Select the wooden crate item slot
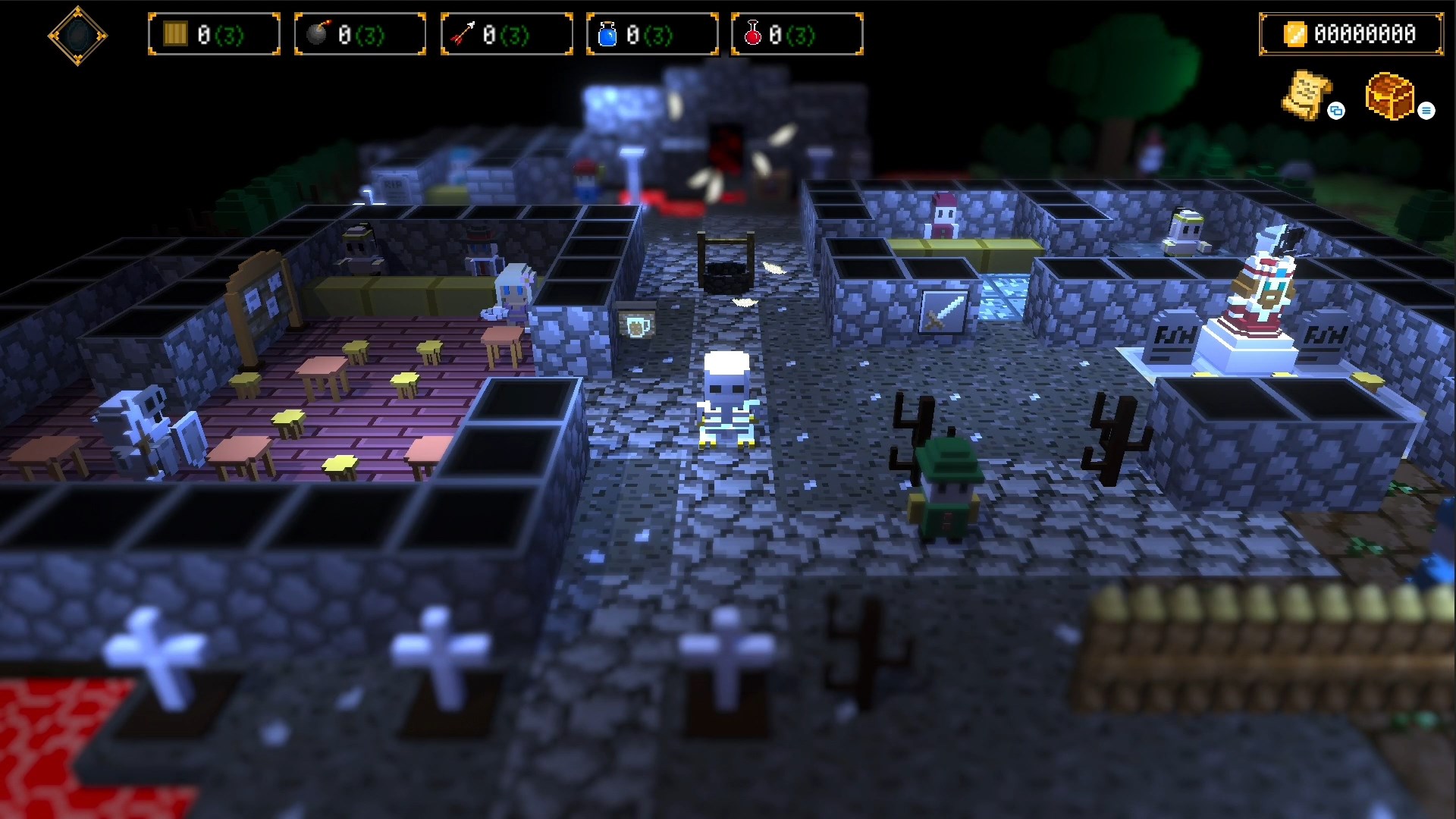The width and height of the screenshot is (1456, 819). [214, 33]
